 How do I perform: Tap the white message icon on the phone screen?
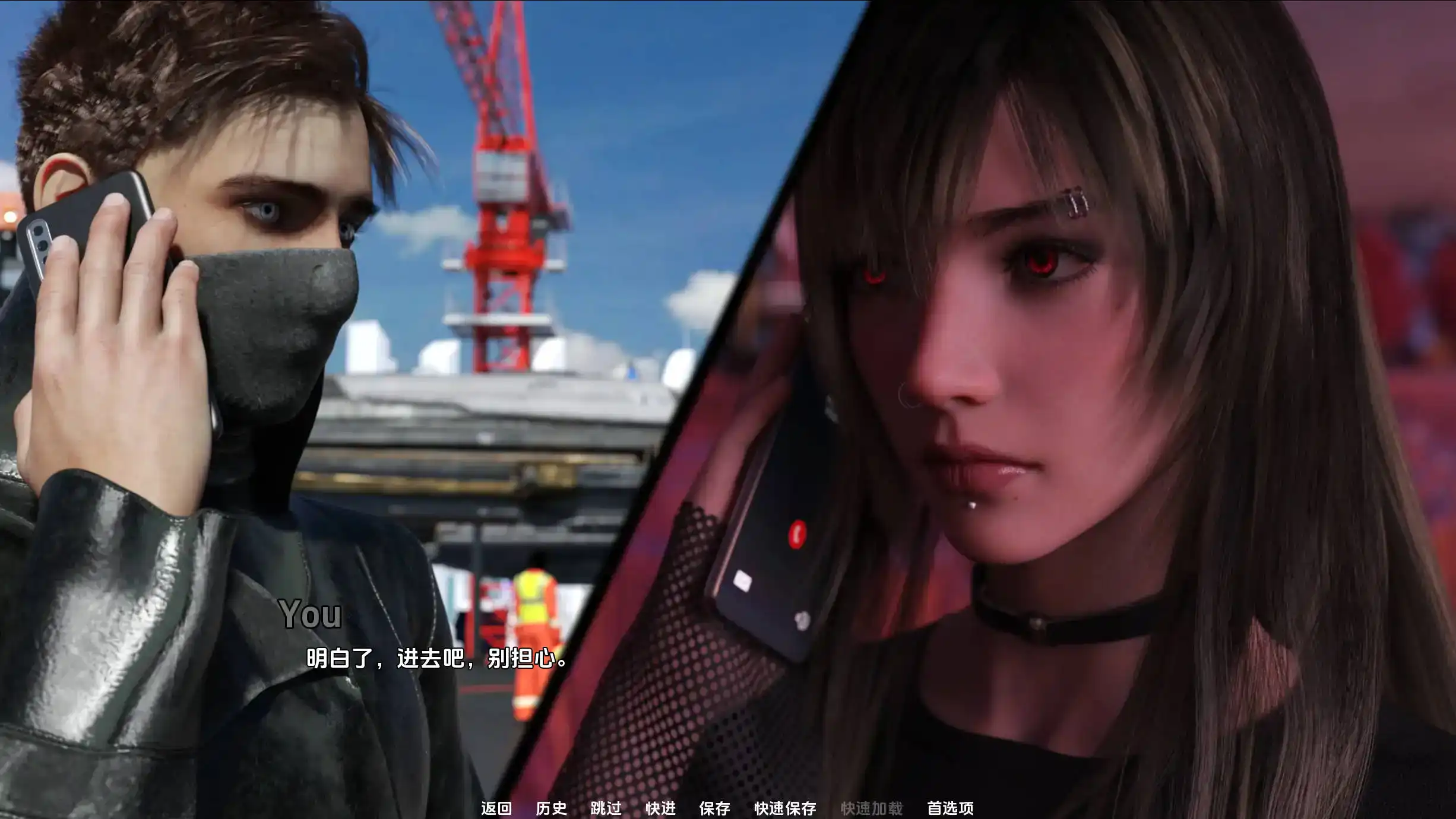coord(742,582)
